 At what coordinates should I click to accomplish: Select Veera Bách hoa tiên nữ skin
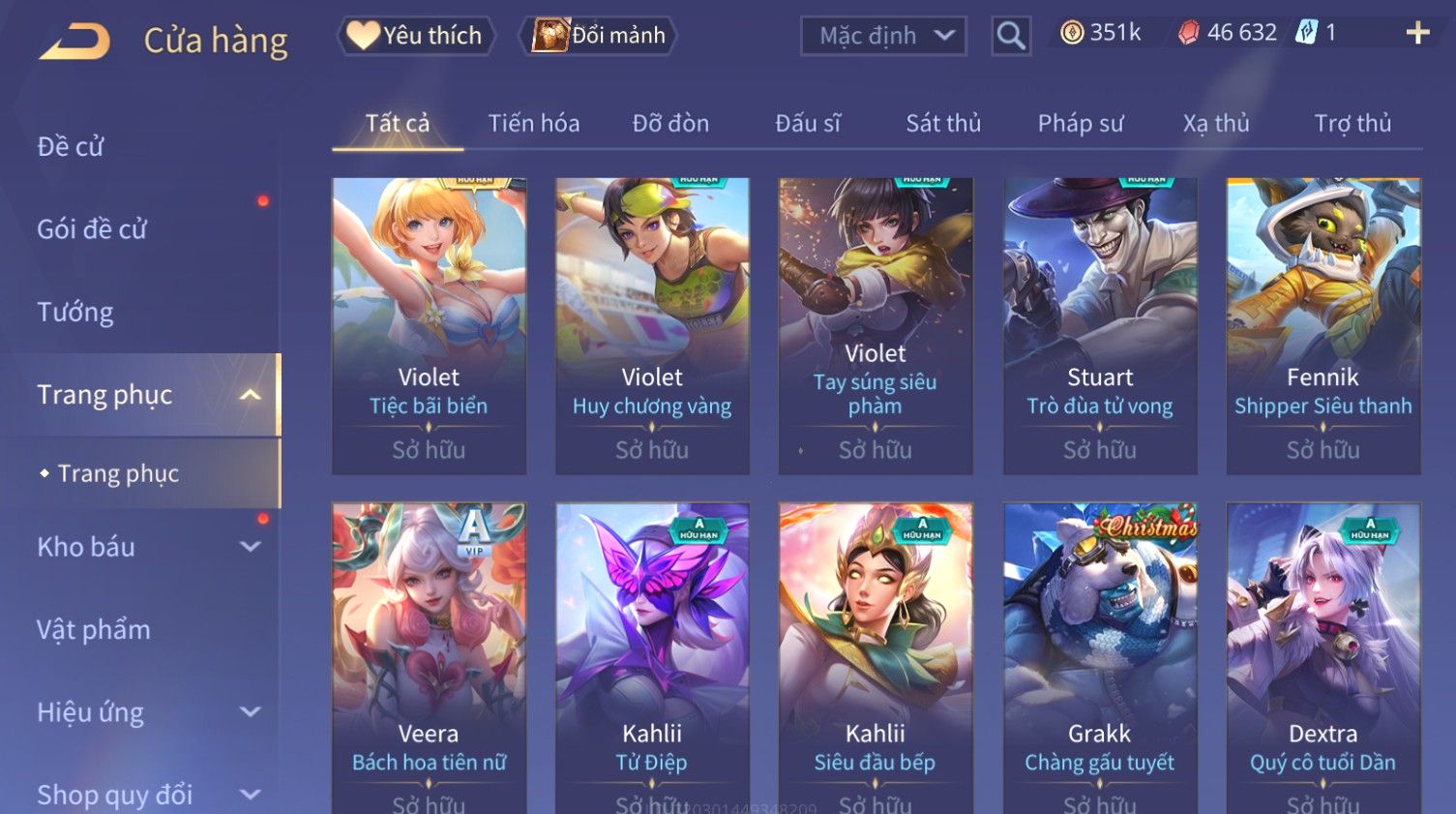click(x=429, y=658)
